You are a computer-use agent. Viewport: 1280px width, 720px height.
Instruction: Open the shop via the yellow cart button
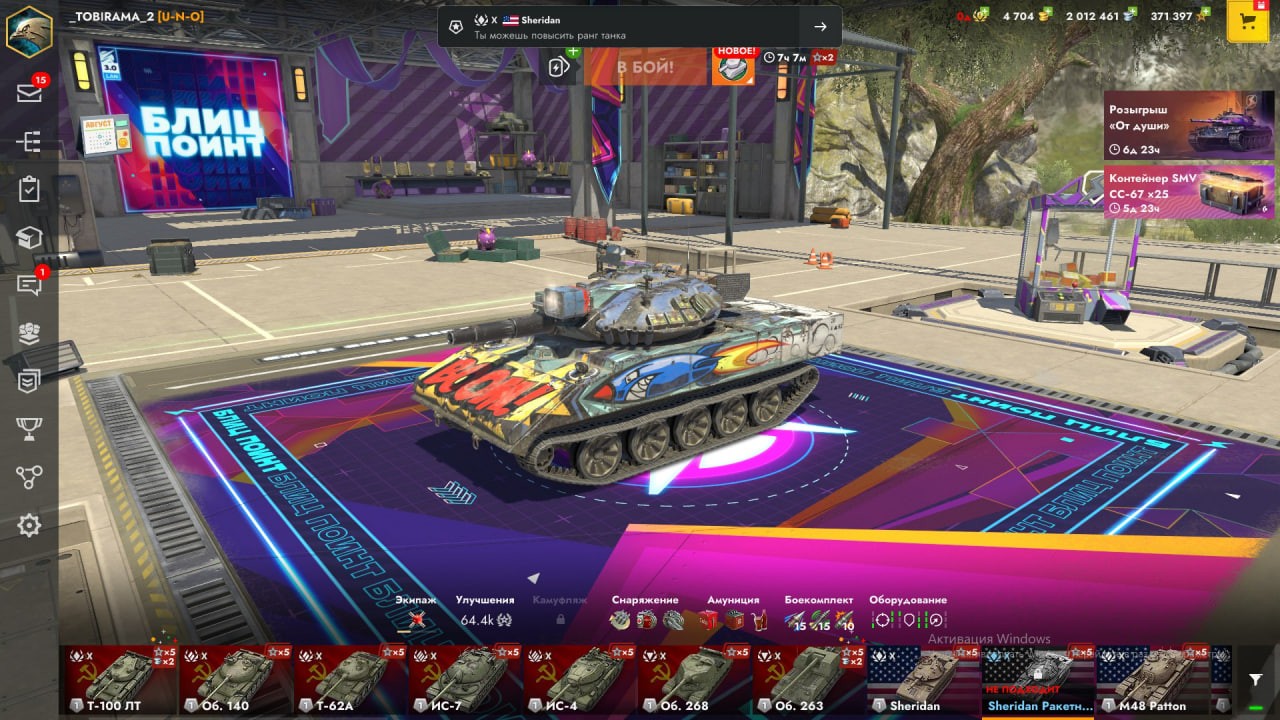(x=1247, y=22)
